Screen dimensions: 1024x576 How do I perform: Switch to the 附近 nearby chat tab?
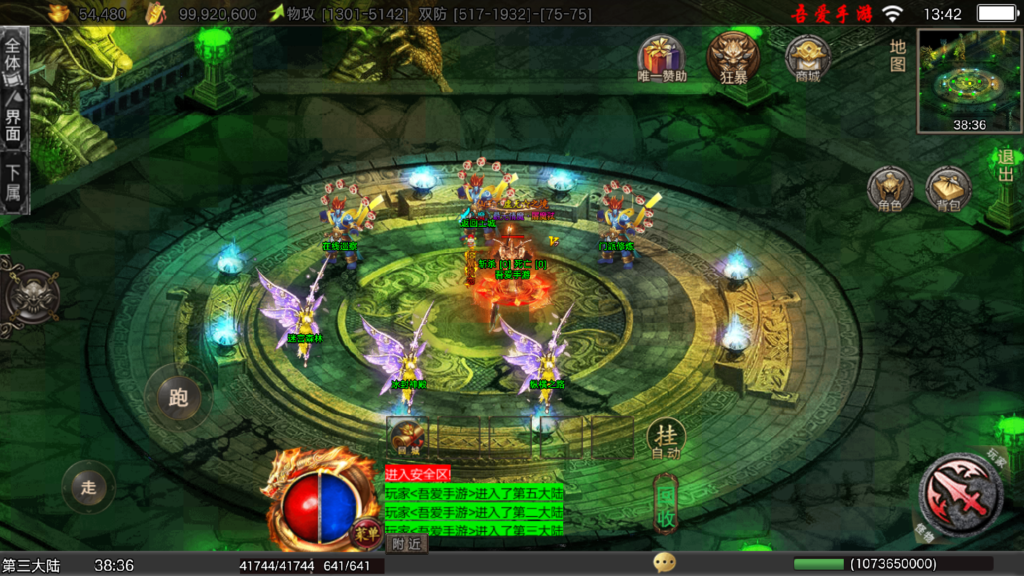pyautogui.click(x=407, y=544)
